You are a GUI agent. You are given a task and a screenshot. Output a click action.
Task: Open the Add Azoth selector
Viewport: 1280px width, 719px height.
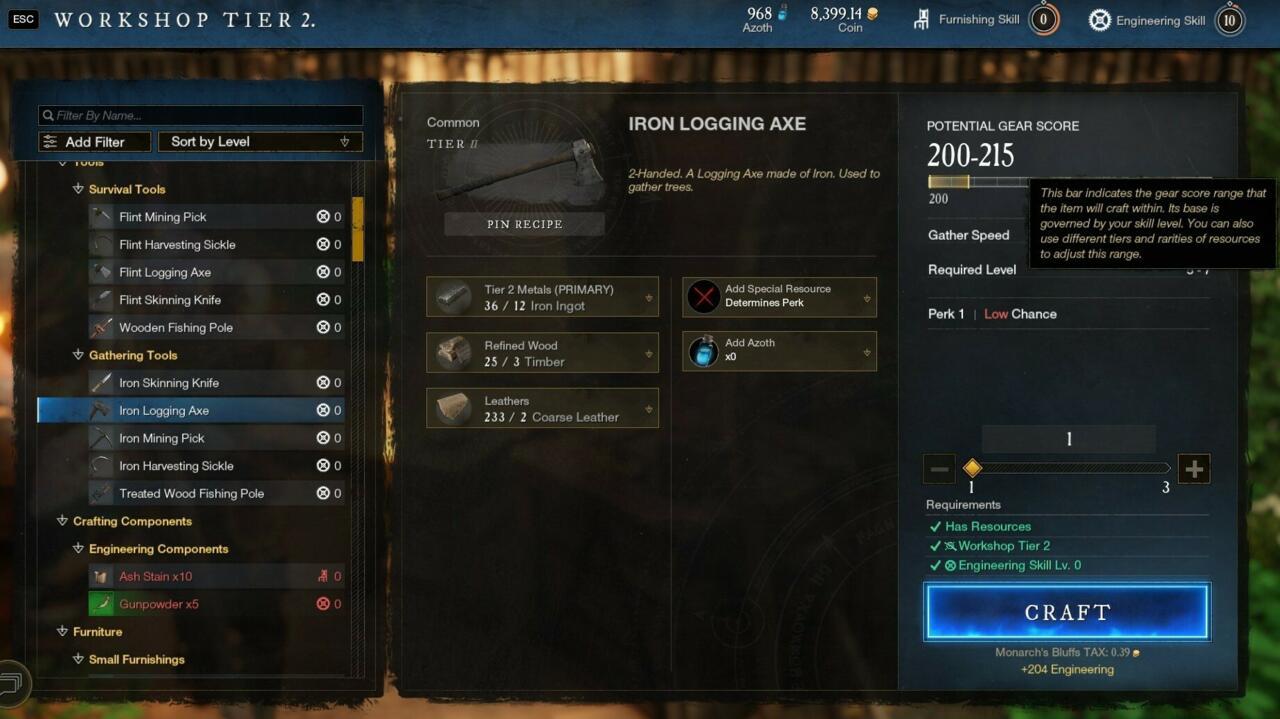(x=779, y=350)
